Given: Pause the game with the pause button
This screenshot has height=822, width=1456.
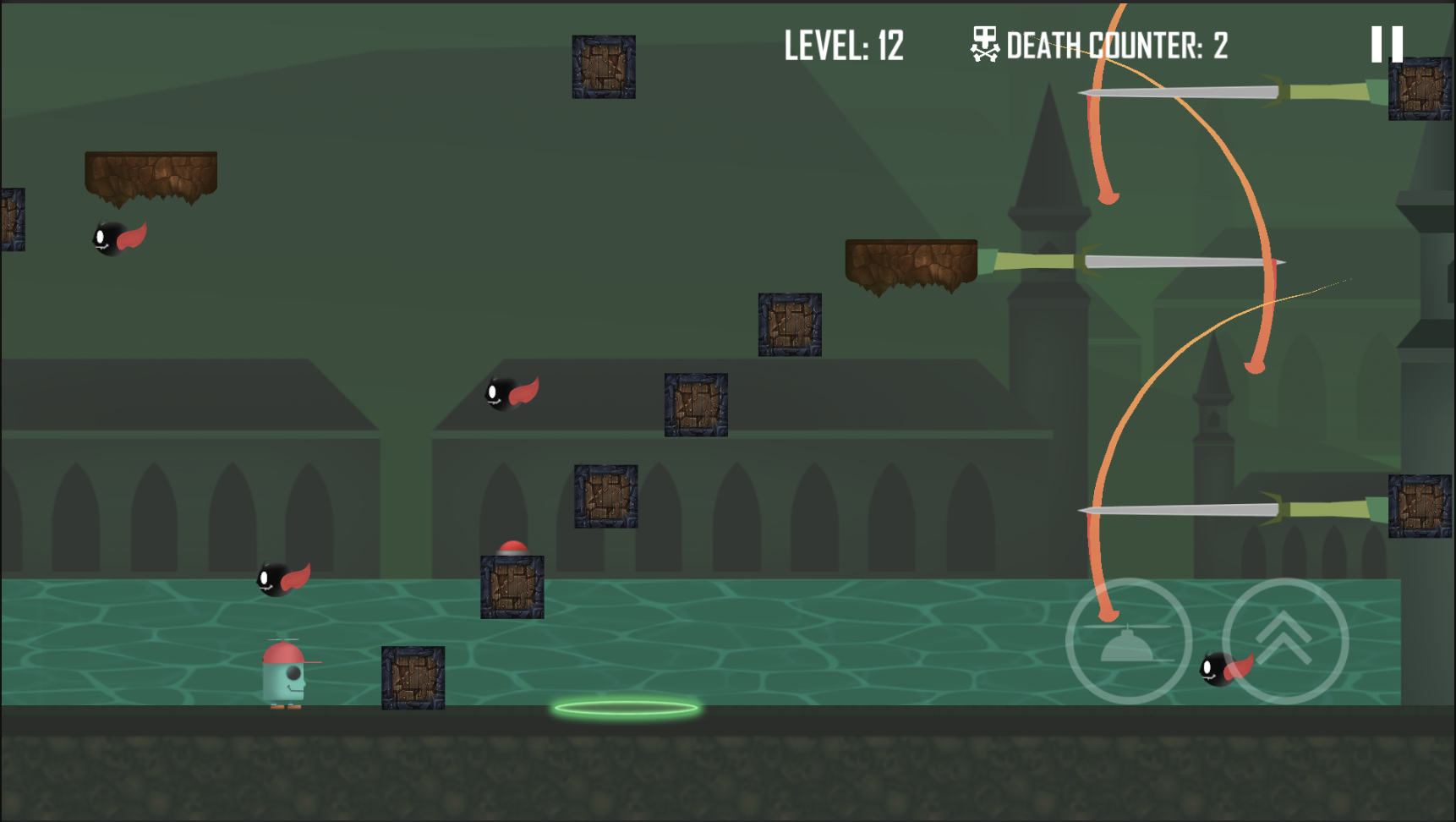Looking at the screenshot, I should click(1387, 44).
